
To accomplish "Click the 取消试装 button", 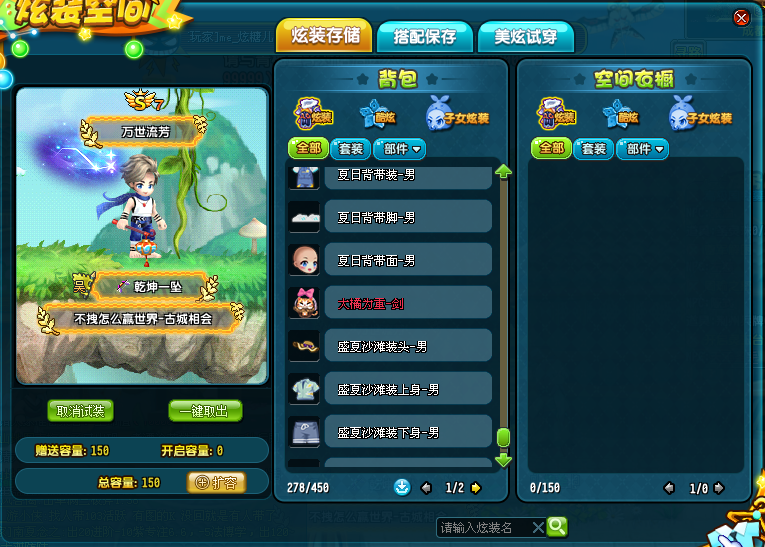I will [x=80, y=411].
